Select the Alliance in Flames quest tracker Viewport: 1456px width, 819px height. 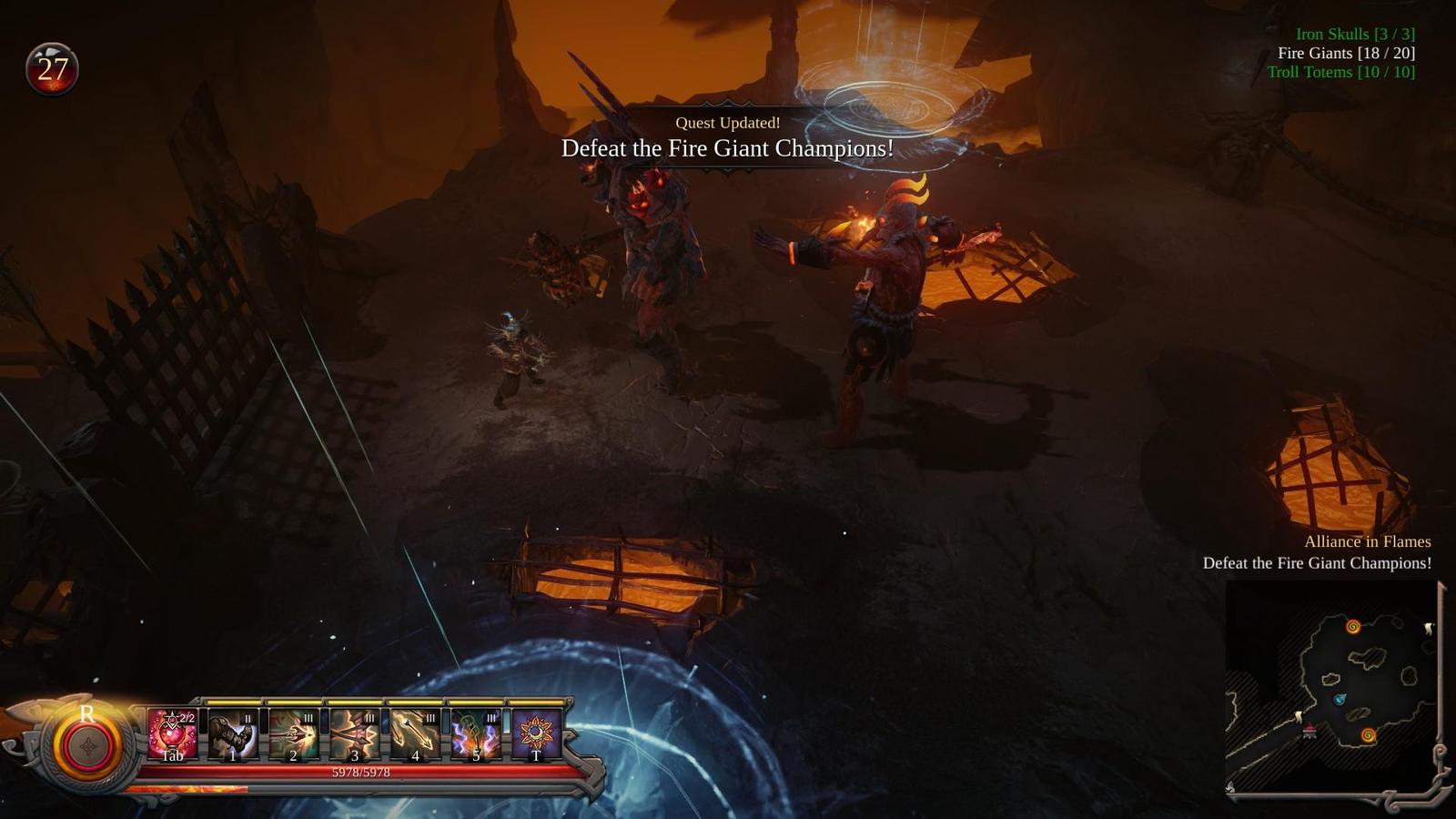point(1367,541)
